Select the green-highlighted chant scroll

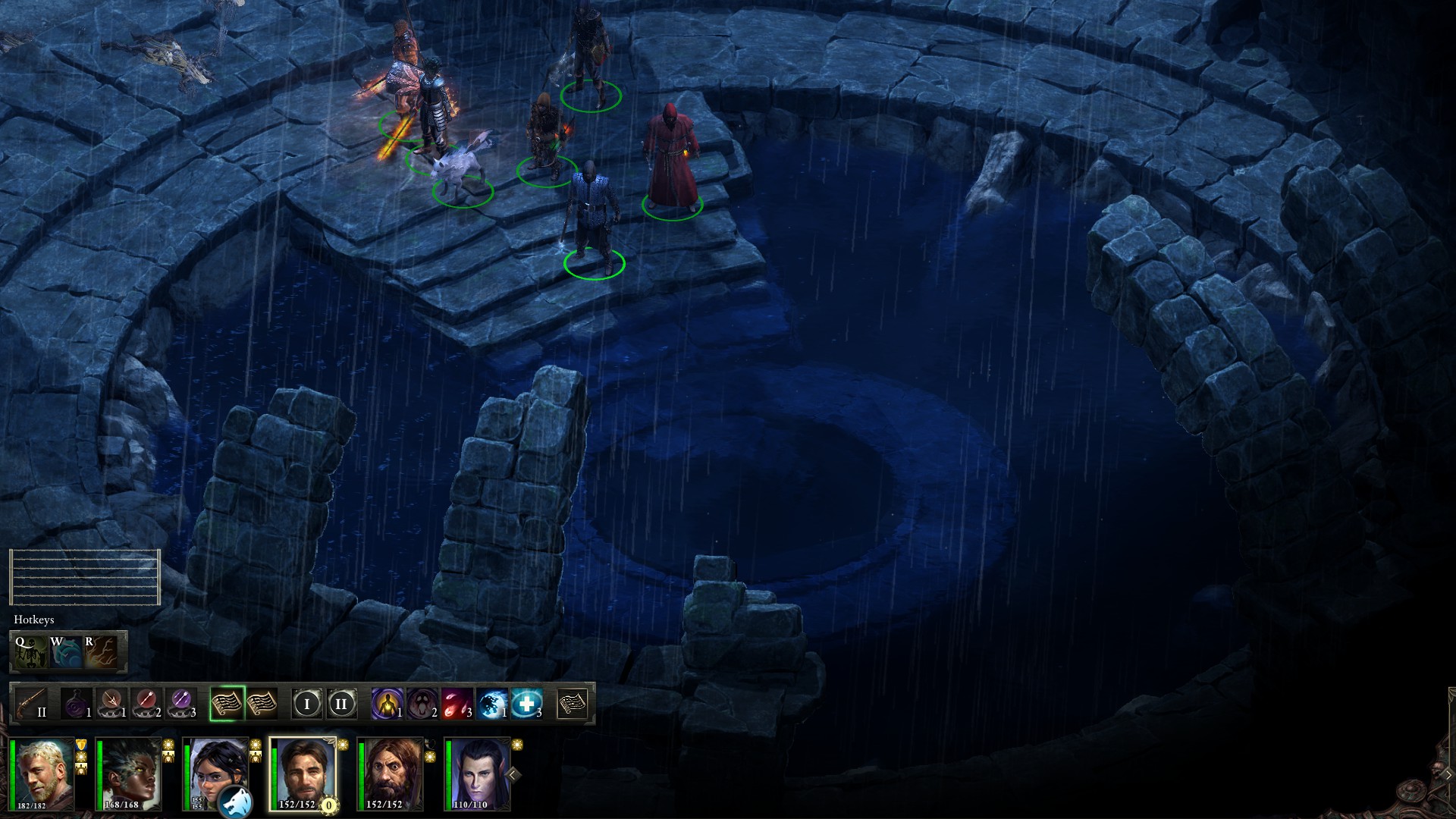point(227,704)
